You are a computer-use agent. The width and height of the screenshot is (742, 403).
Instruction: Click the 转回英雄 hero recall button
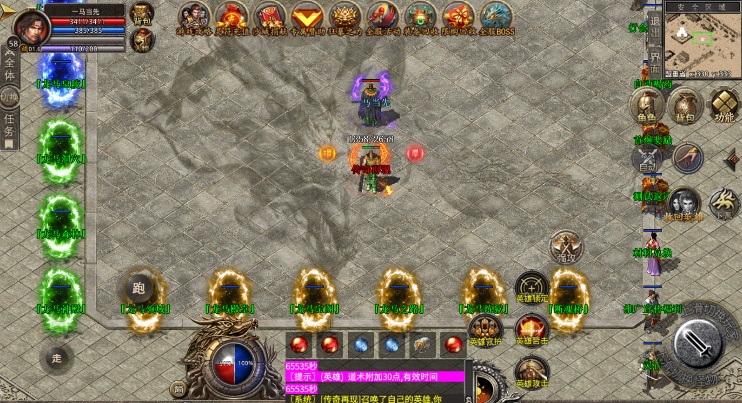point(685,203)
